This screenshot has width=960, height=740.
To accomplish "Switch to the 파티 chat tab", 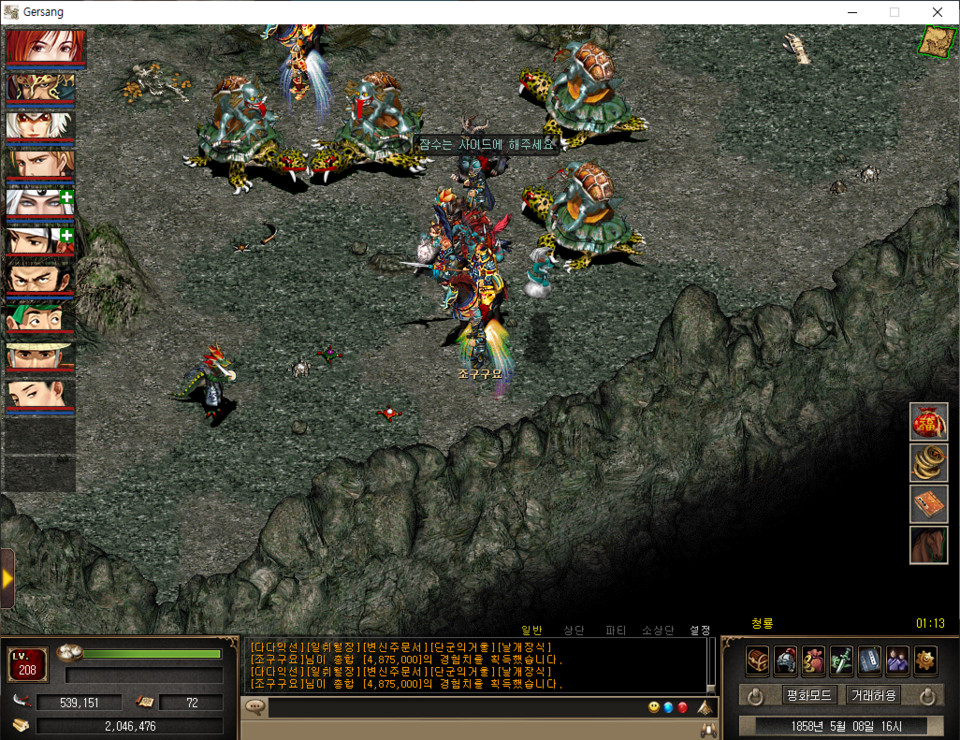I will pos(616,630).
